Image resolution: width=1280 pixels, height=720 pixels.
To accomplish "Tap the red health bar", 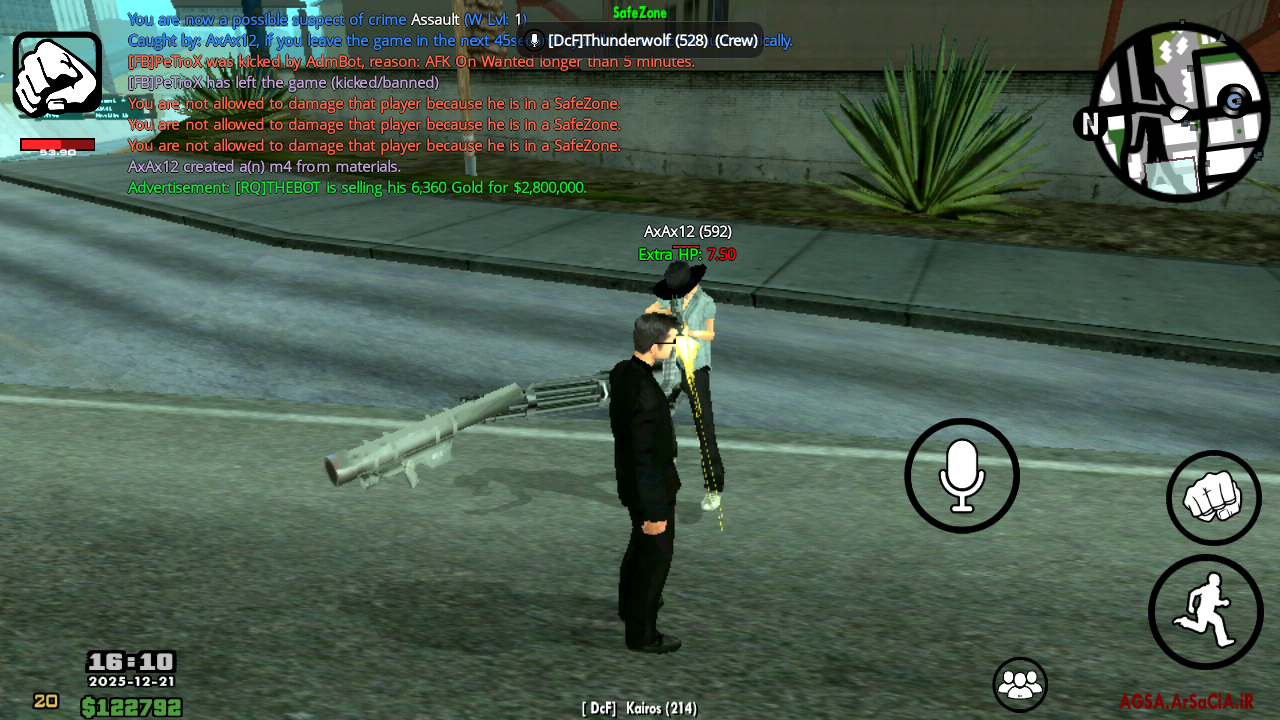I will (x=57, y=142).
